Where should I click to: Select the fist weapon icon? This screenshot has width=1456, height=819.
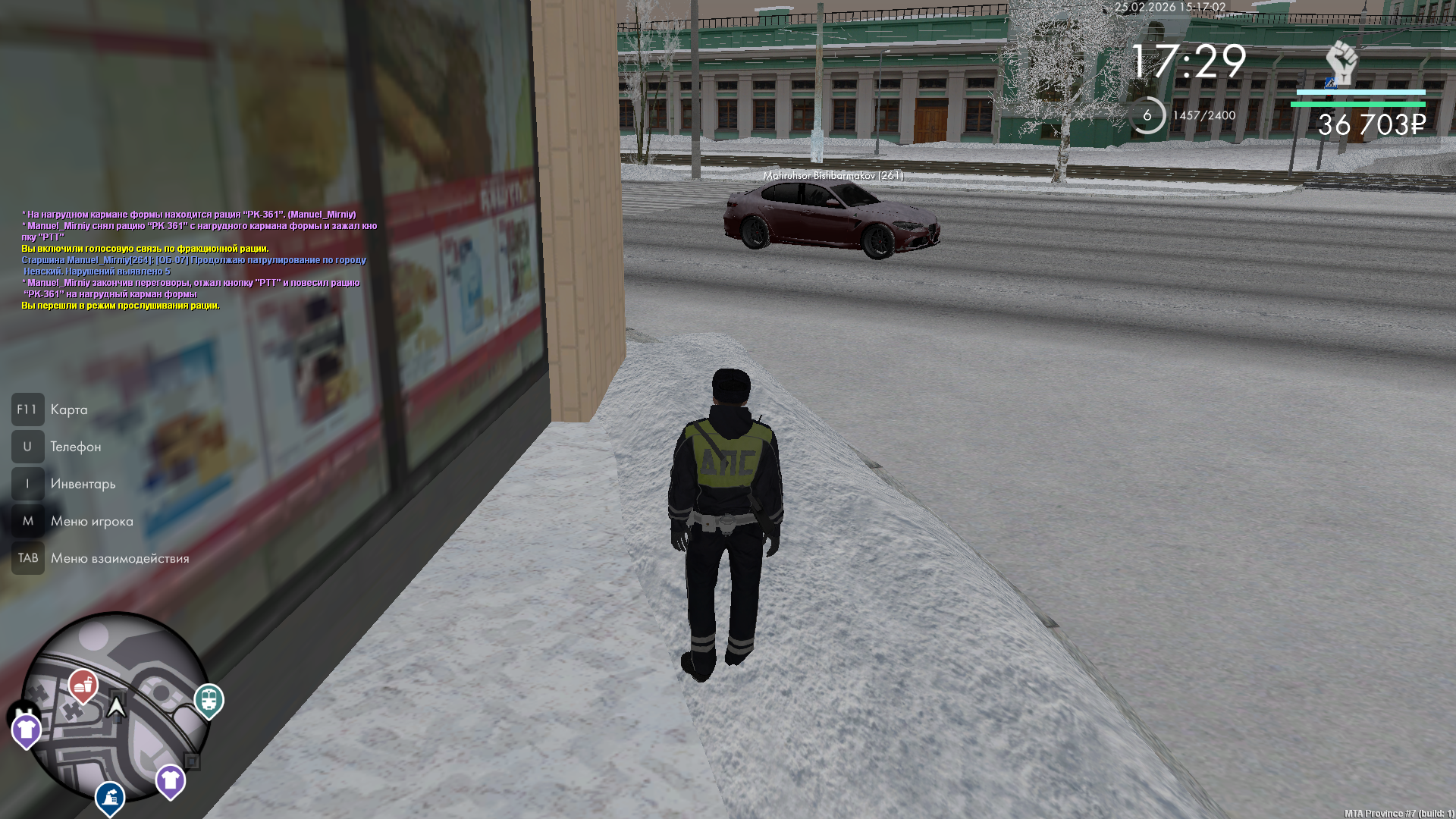click(1341, 62)
